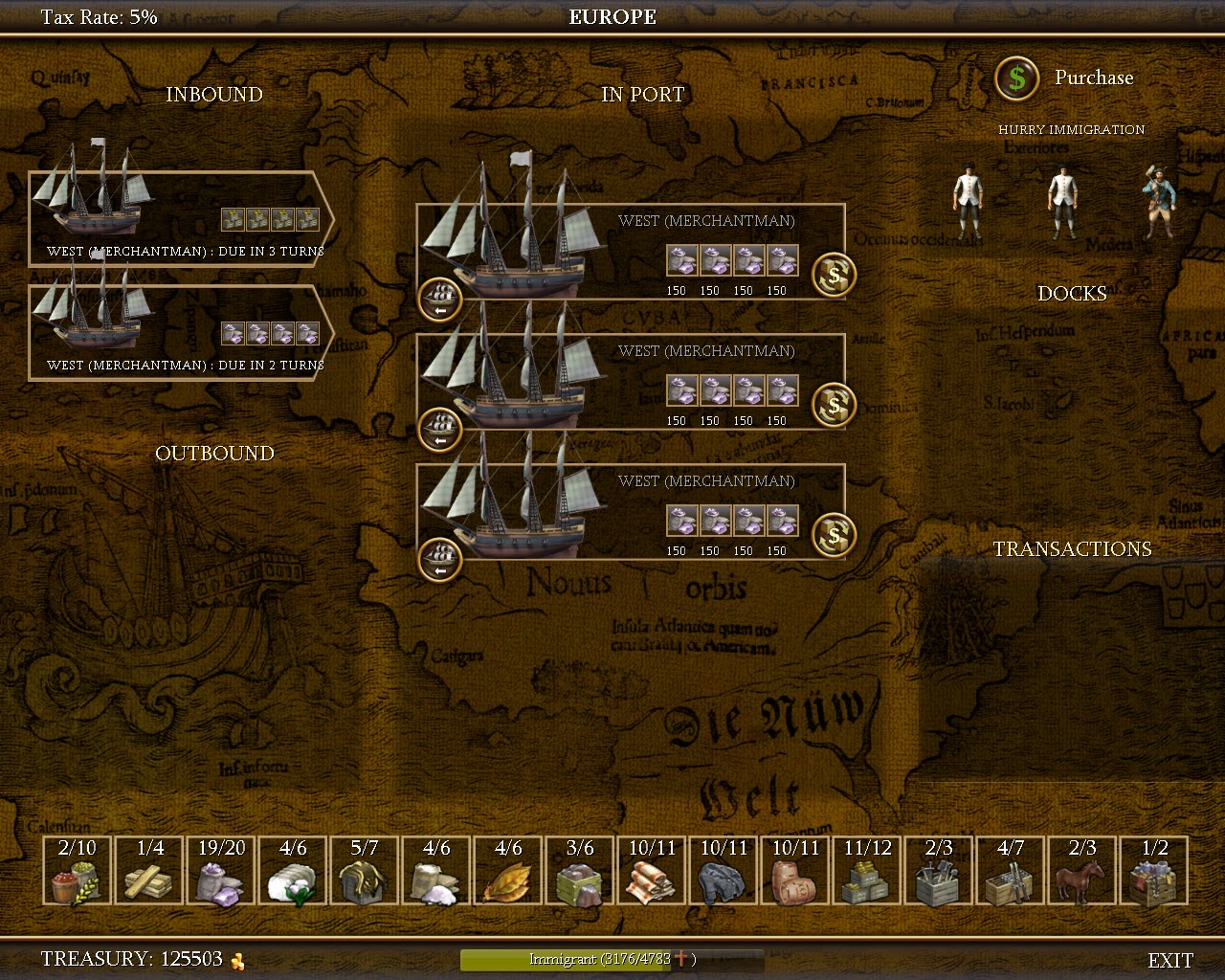Click the trade dollar icon on the bottom Merchantman
Screen dimensions: 1225x980
(832, 535)
